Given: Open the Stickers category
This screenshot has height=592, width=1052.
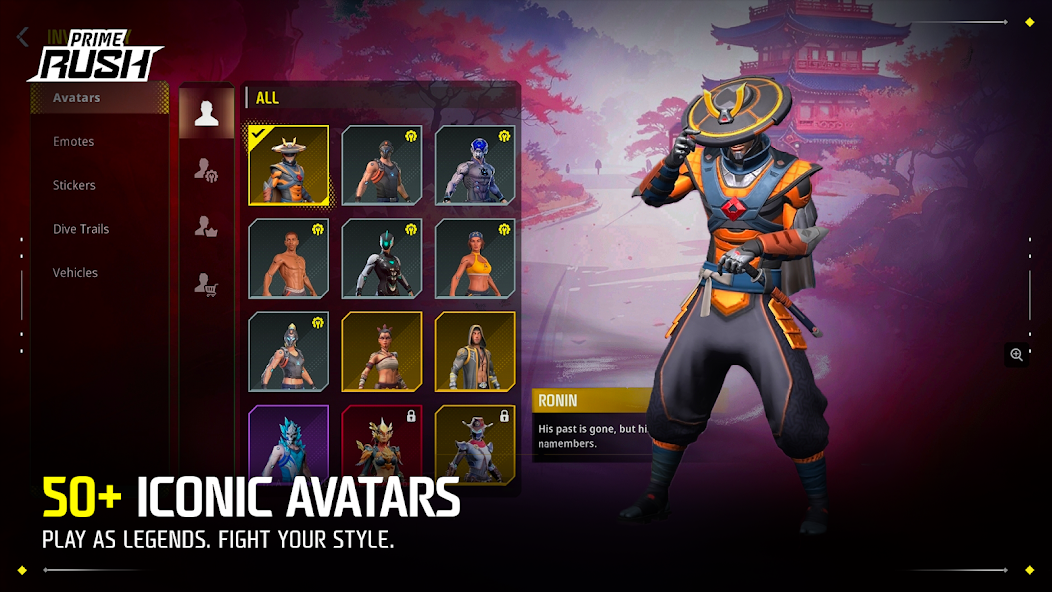Looking at the screenshot, I should point(75,185).
